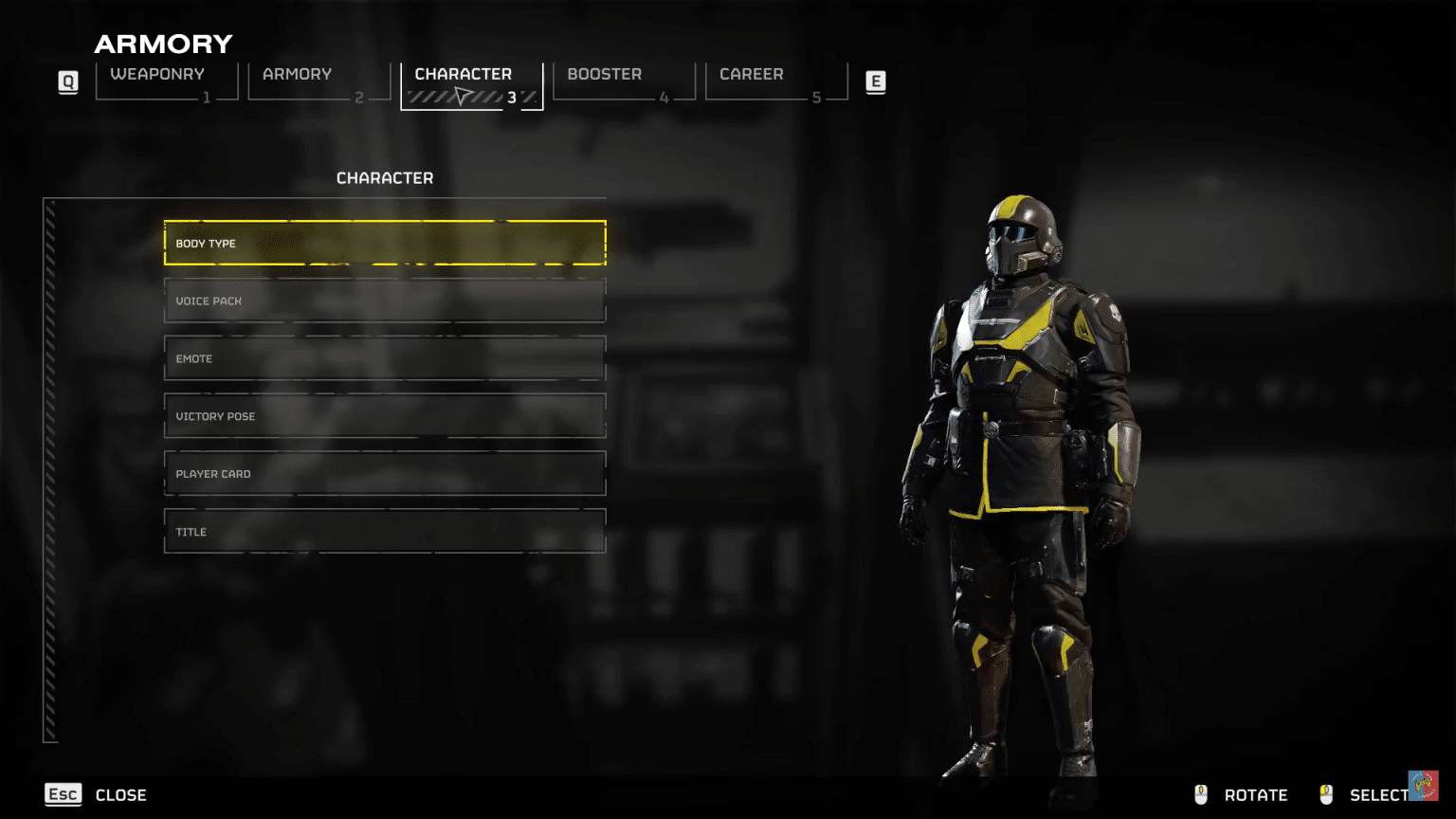Click the left mouse button Rotate icon
The width and height of the screenshot is (1456, 819).
tap(1201, 794)
